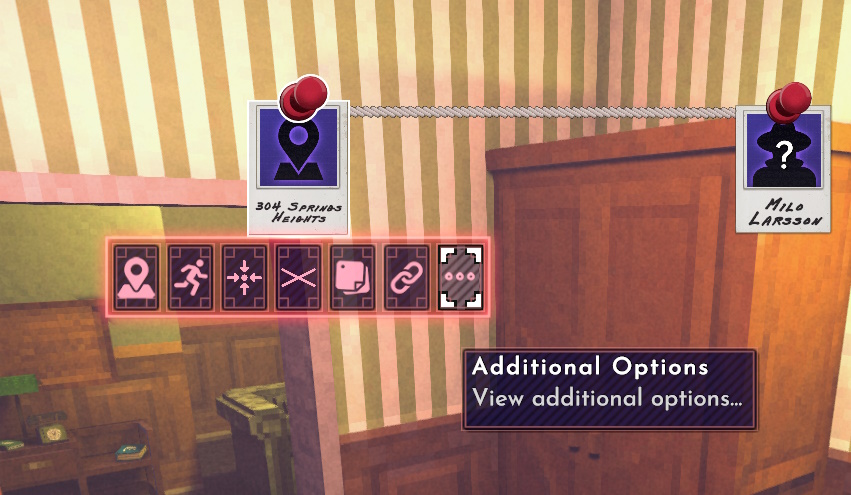Click the sticky notes icon
The width and height of the screenshot is (851, 495).
click(x=352, y=277)
